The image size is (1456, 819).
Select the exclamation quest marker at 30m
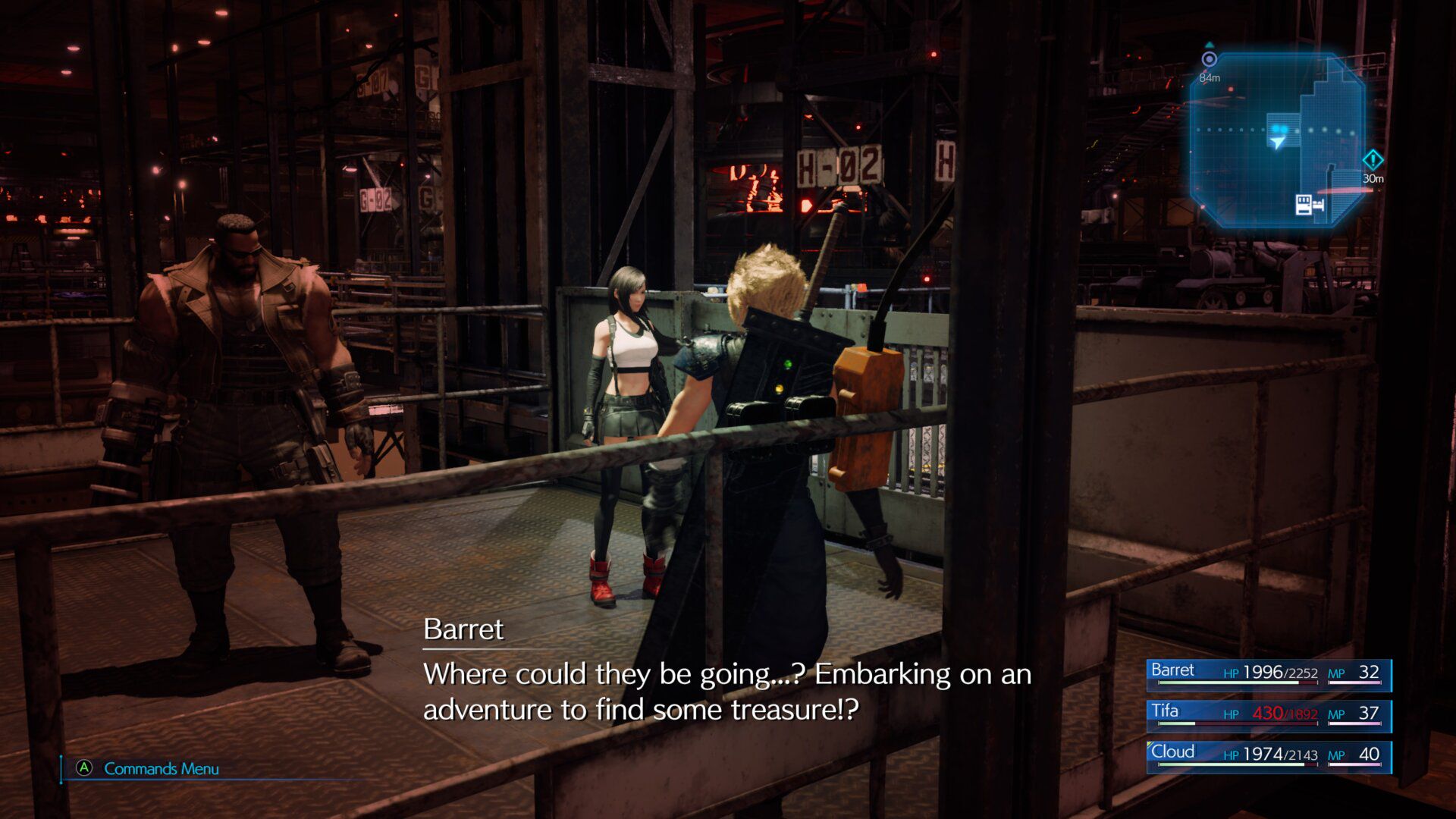(1373, 161)
